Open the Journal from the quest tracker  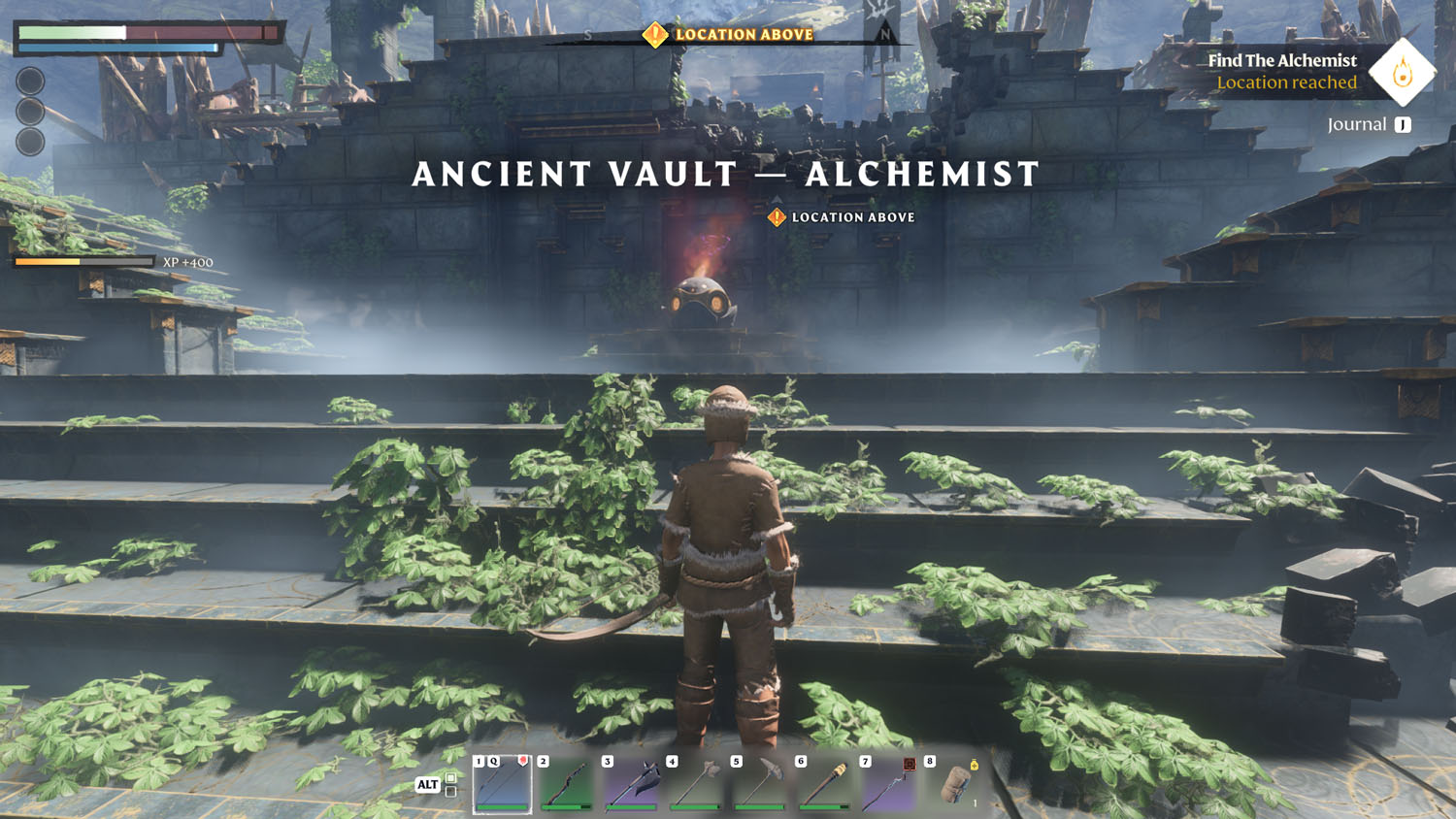click(1369, 124)
